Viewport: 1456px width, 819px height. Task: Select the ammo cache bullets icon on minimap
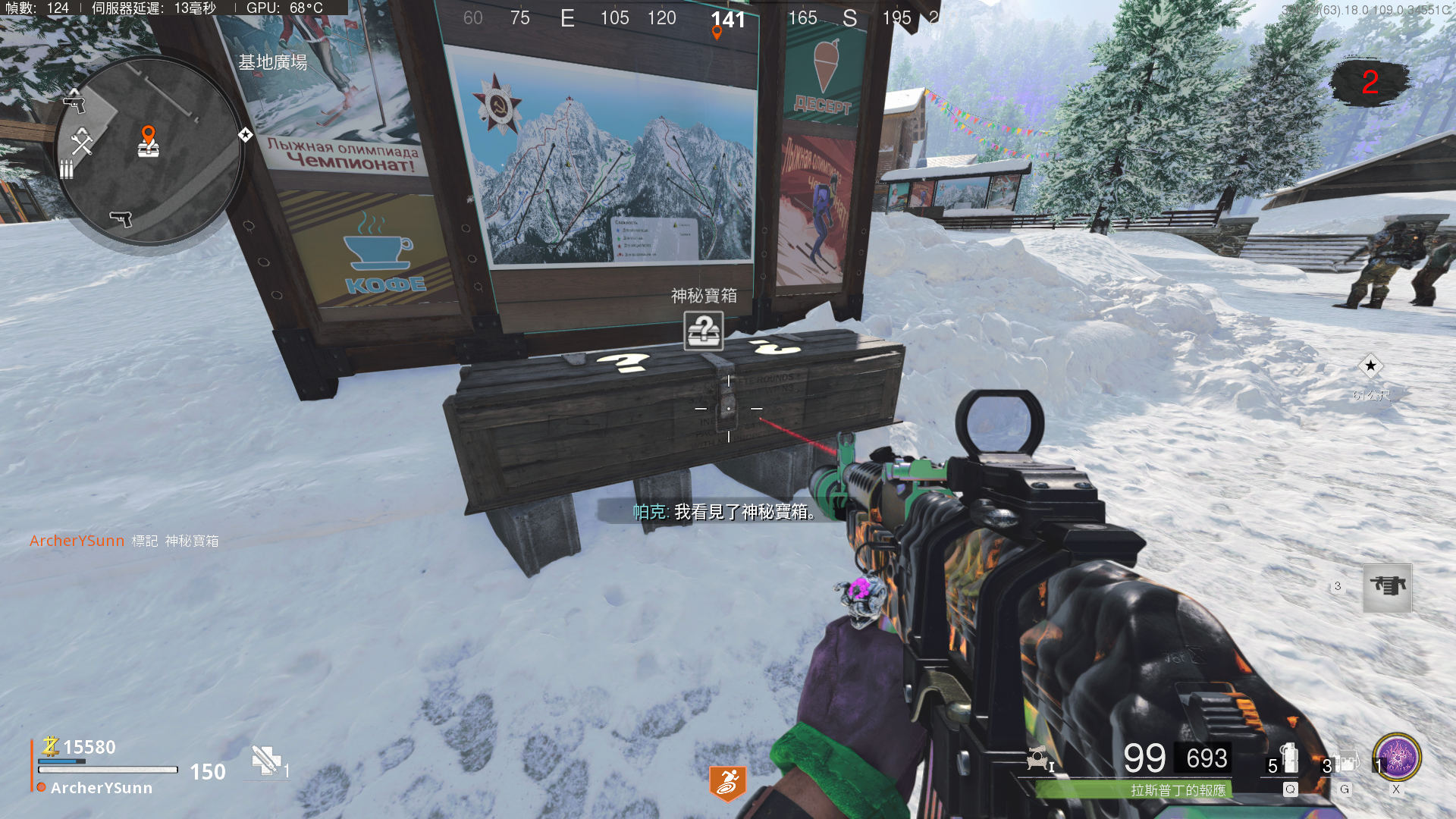pyautogui.click(x=67, y=168)
